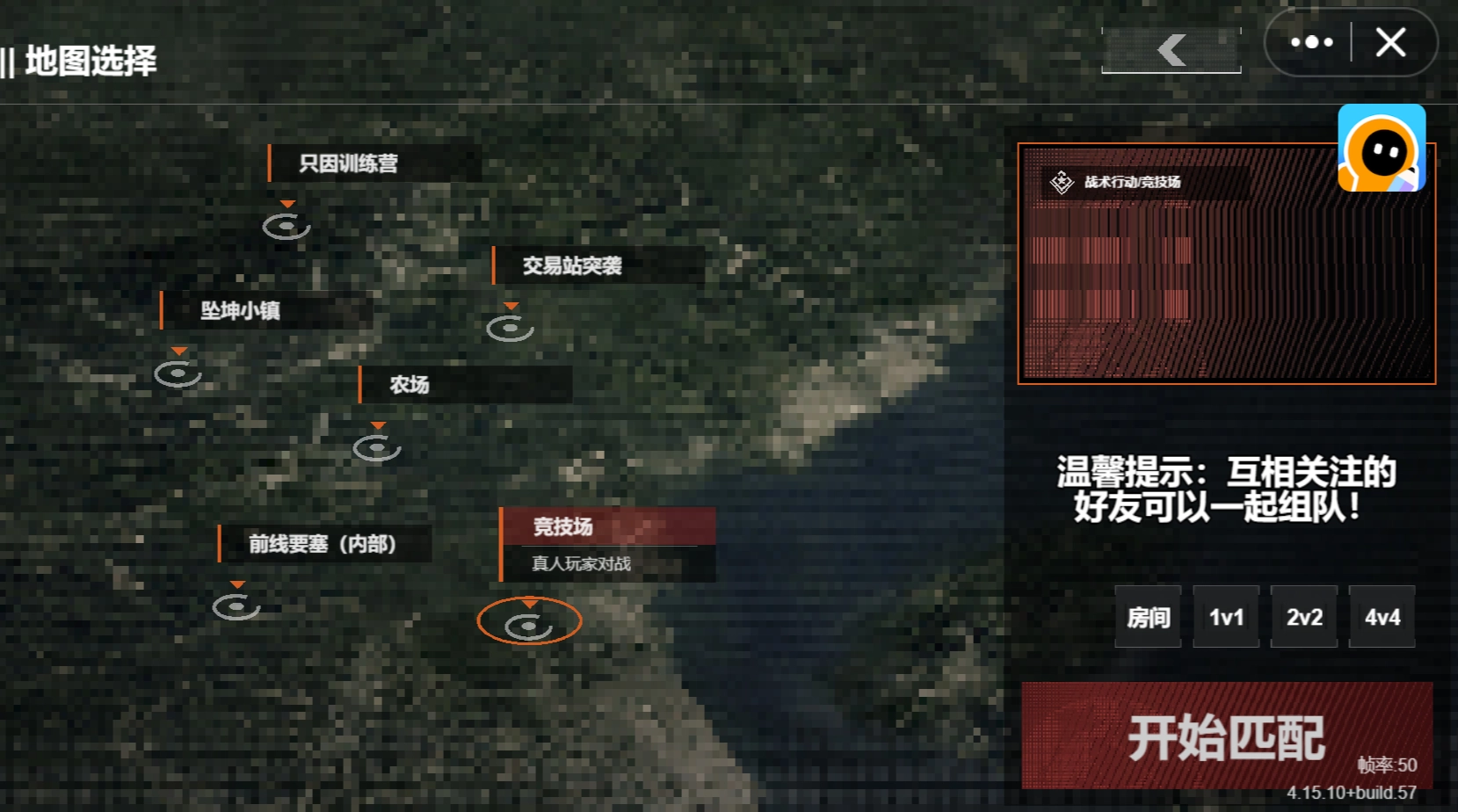Screen dimensions: 1458x812
Task: Switch to 2v2 match mode
Action: coord(1303,617)
